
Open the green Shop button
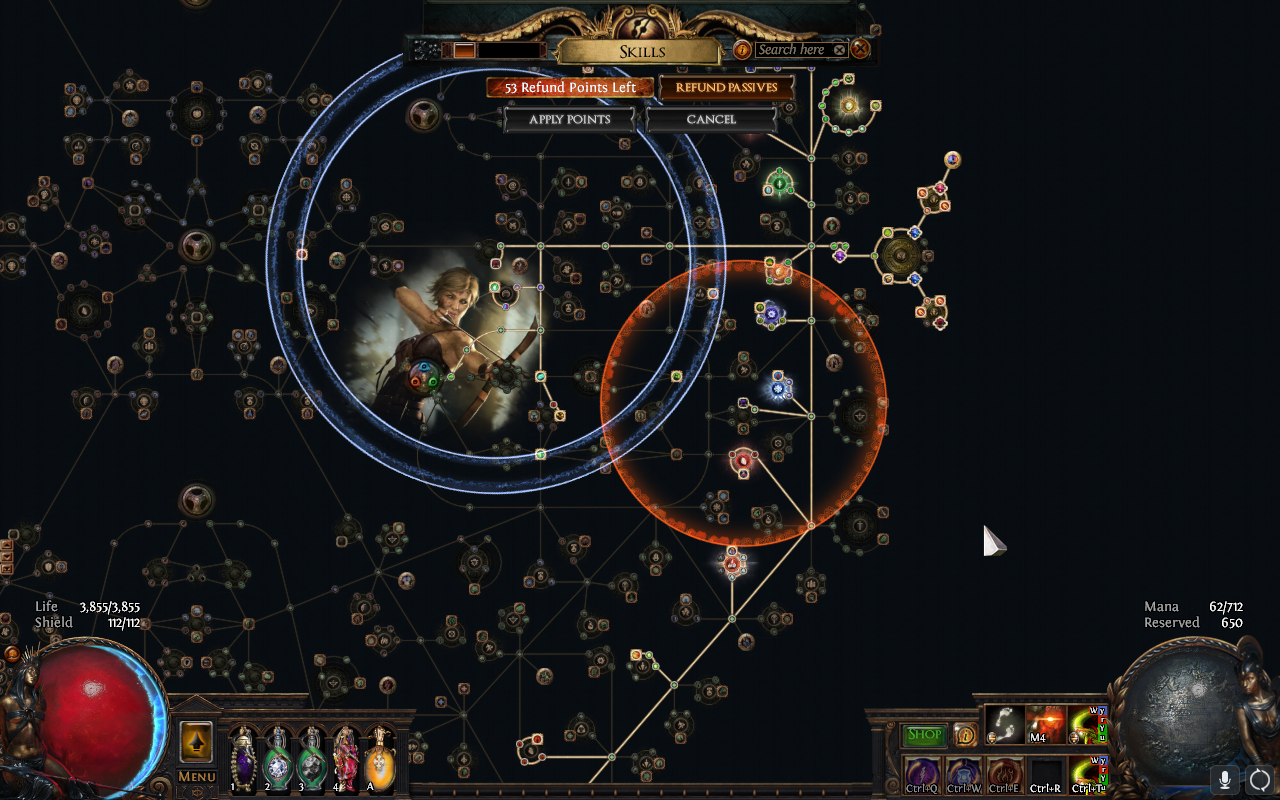925,735
